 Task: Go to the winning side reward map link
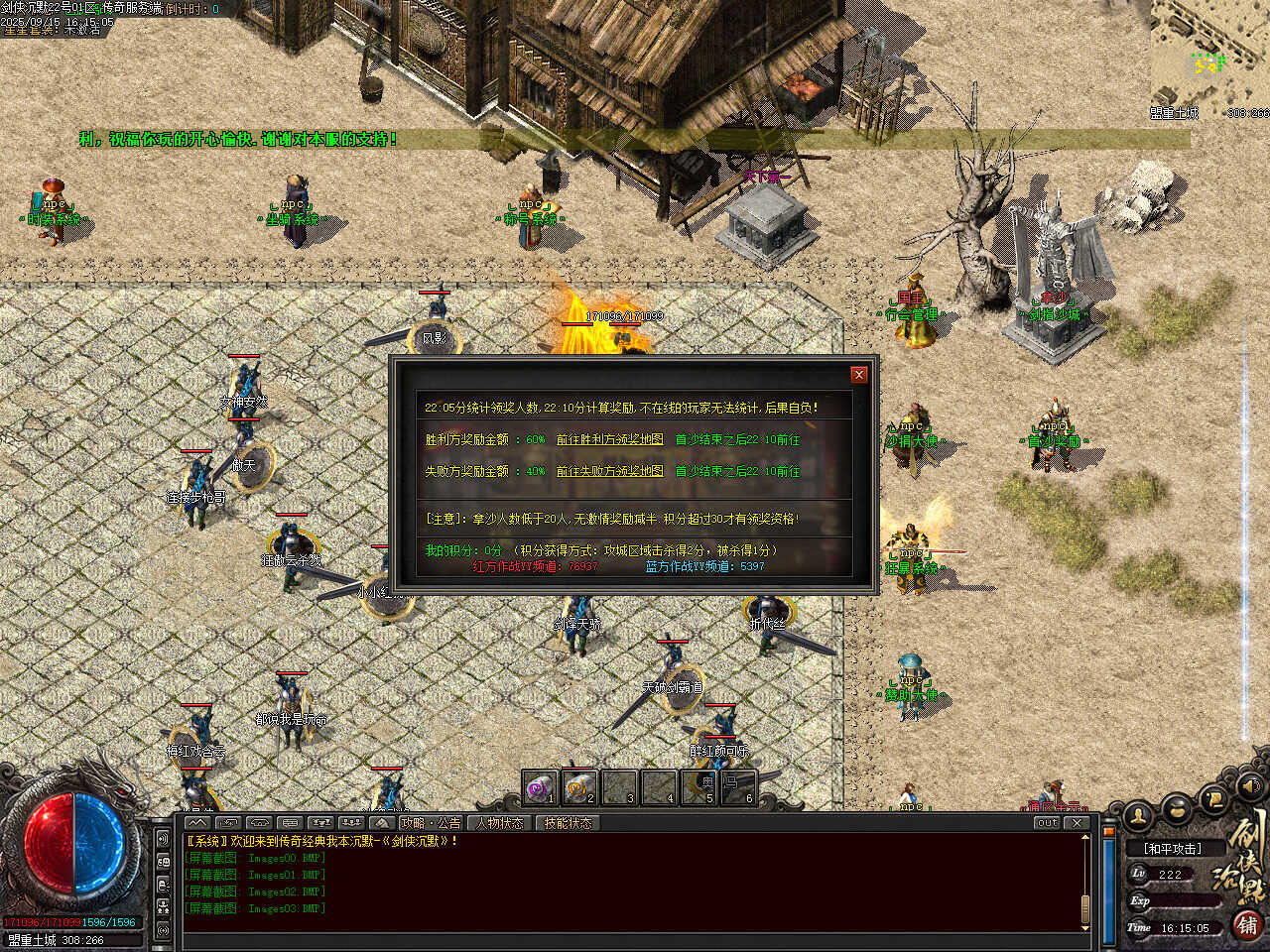pos(609,439)
